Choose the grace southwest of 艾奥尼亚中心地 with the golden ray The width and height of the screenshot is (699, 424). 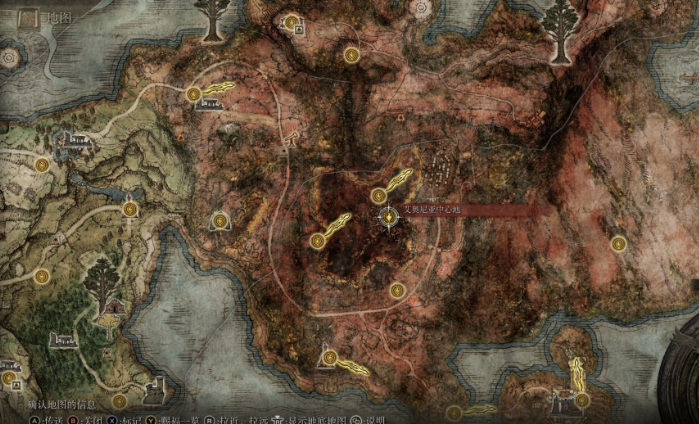(x=317, y=240)
